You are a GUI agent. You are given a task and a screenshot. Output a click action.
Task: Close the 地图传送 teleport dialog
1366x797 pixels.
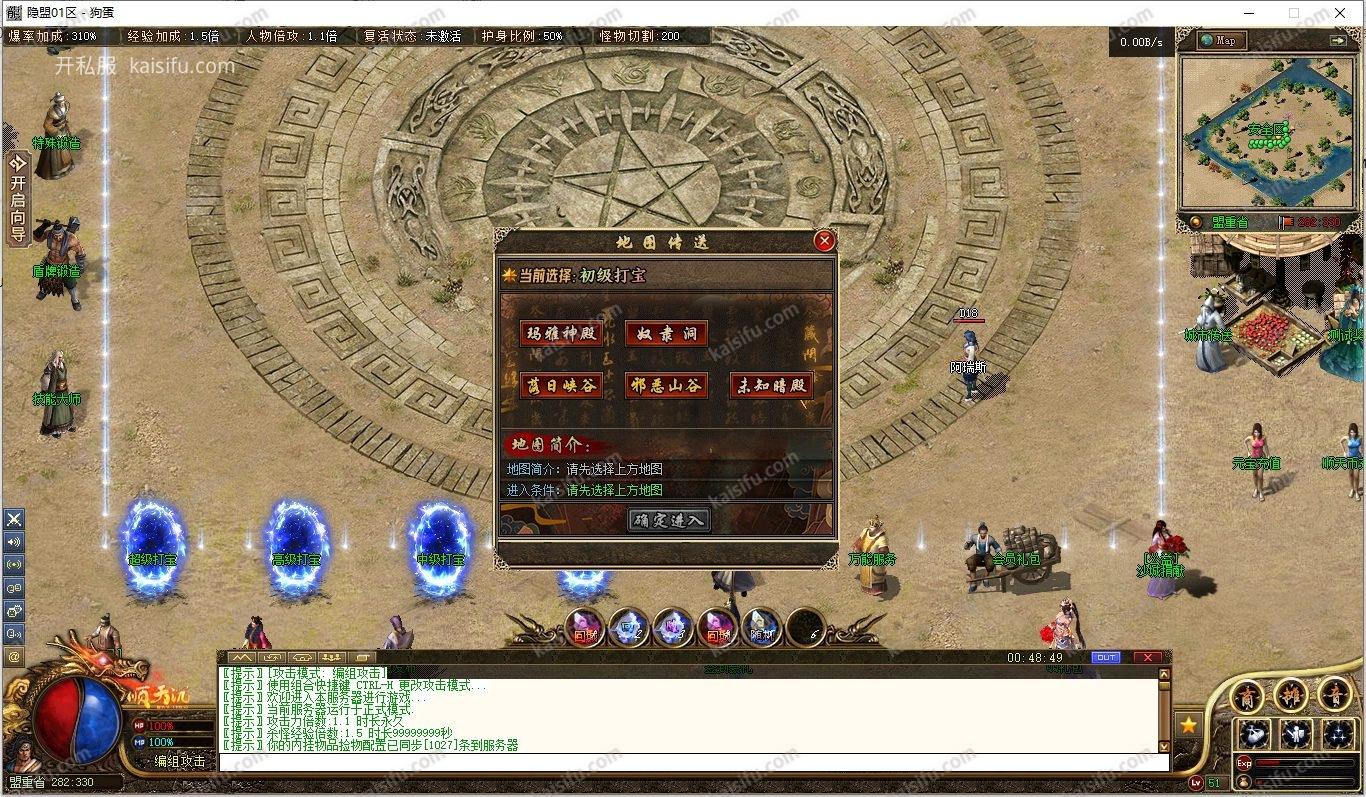click(824, 241)
